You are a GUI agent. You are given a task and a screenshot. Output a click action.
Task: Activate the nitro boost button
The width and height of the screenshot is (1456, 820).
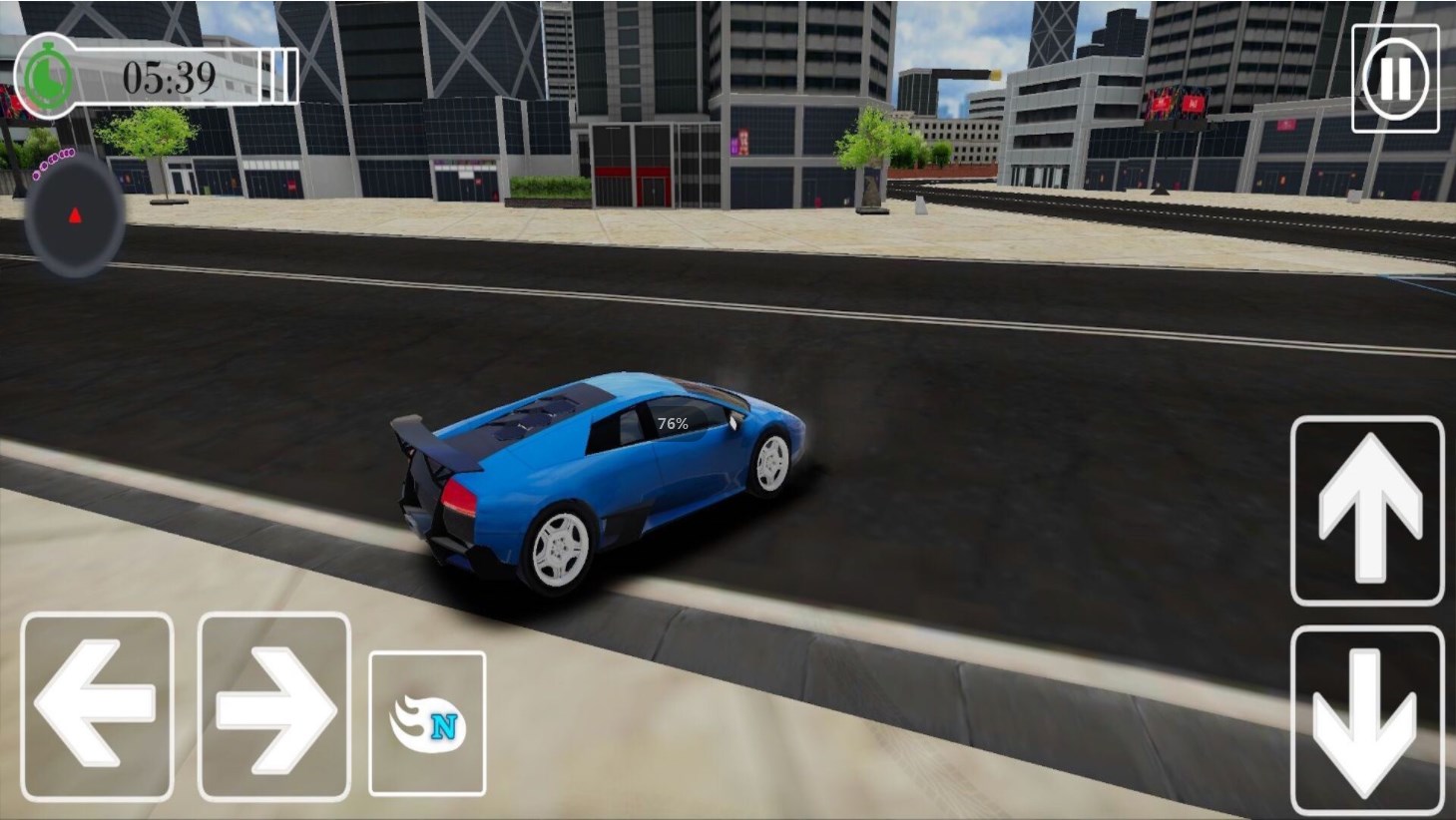tap(427, 723)
